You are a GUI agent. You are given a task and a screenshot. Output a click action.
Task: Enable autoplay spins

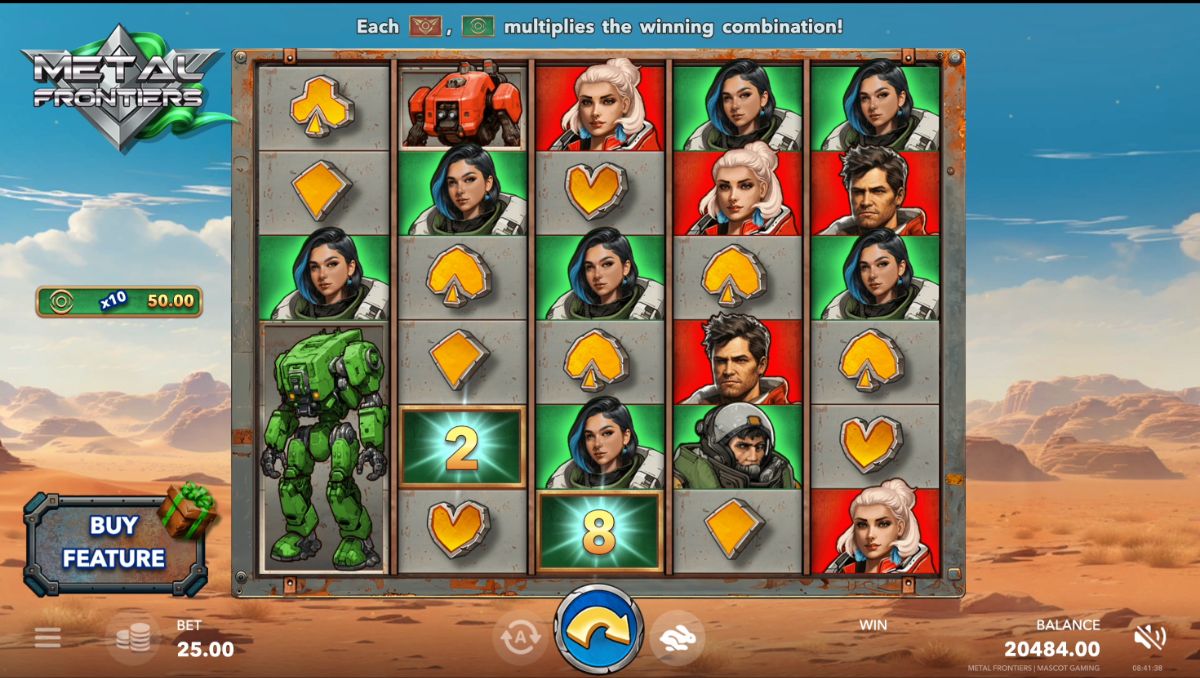click(519, 637)
